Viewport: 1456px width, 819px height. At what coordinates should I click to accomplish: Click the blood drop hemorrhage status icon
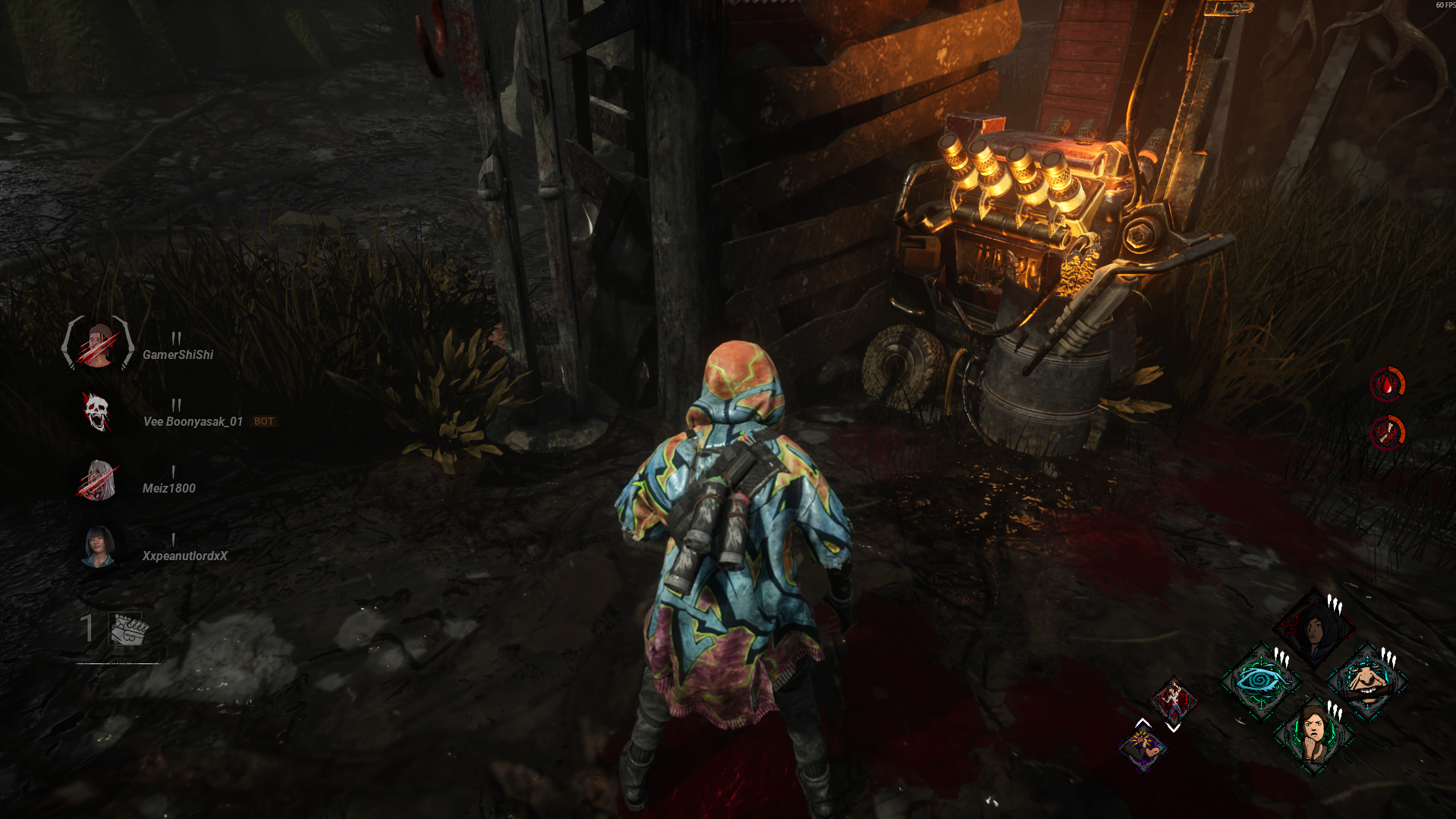click(1388, 384)
